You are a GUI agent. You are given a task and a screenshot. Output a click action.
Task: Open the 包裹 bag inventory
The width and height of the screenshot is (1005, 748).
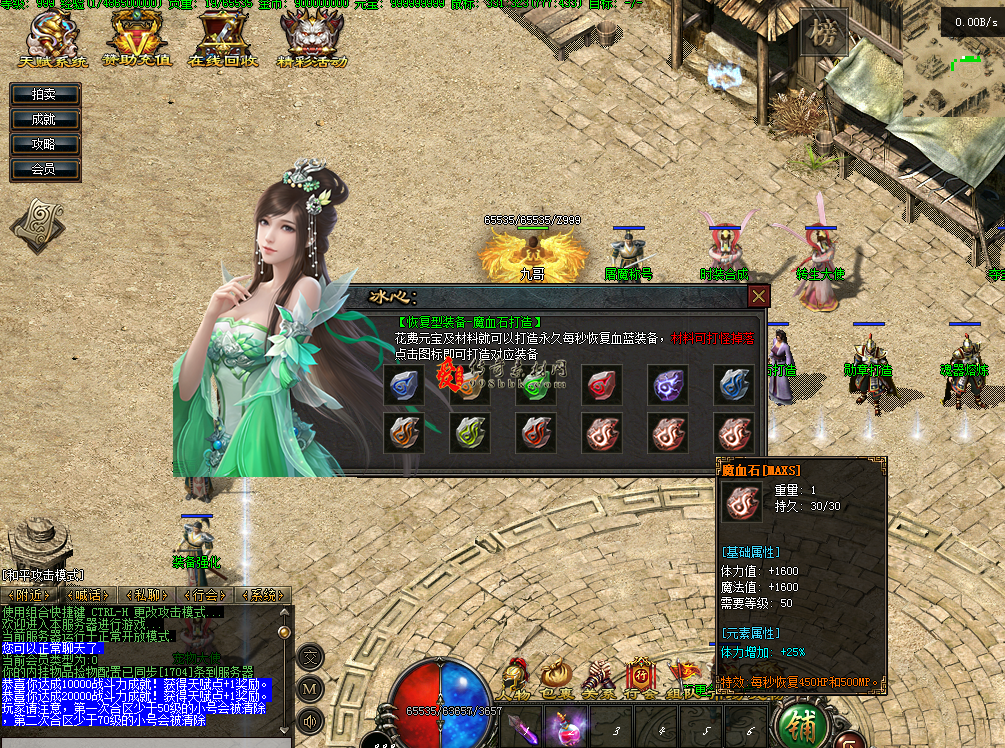click(556, 680)
